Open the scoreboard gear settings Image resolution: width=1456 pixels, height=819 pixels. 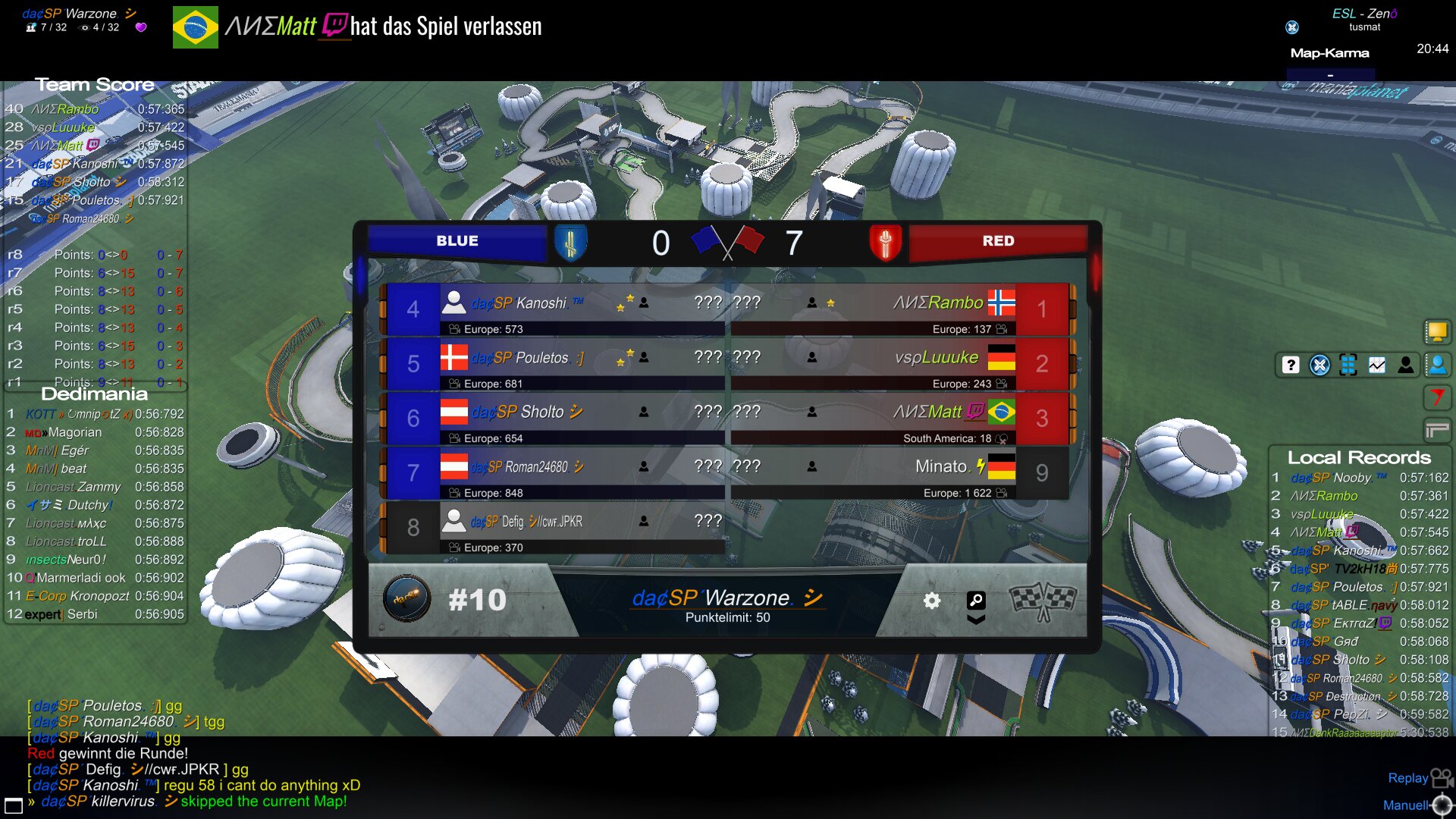932,601
